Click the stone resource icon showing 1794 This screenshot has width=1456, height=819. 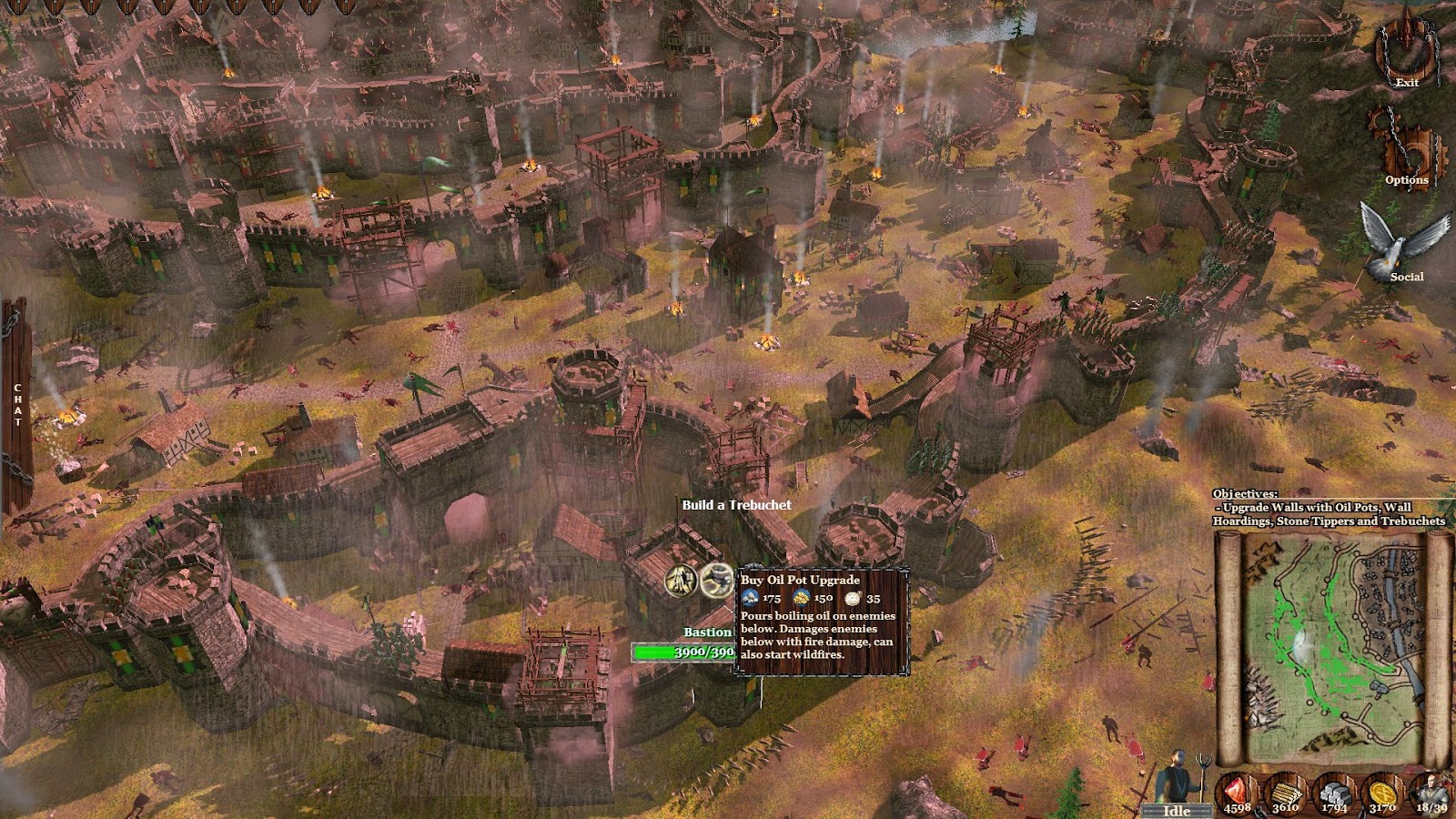pyautogui.click(x=1334, y=790)
